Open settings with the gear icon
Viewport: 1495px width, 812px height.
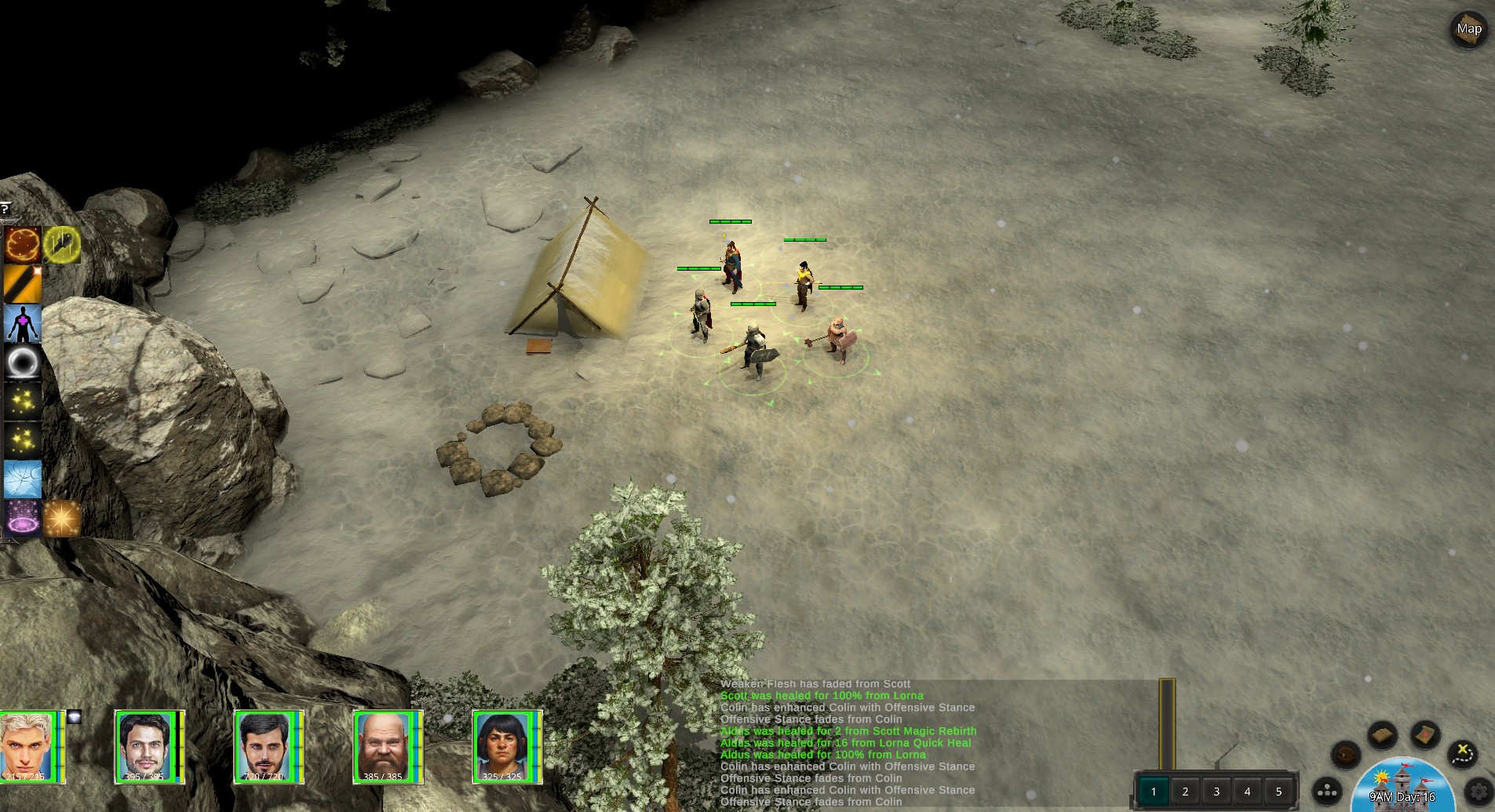(1479, 791)
